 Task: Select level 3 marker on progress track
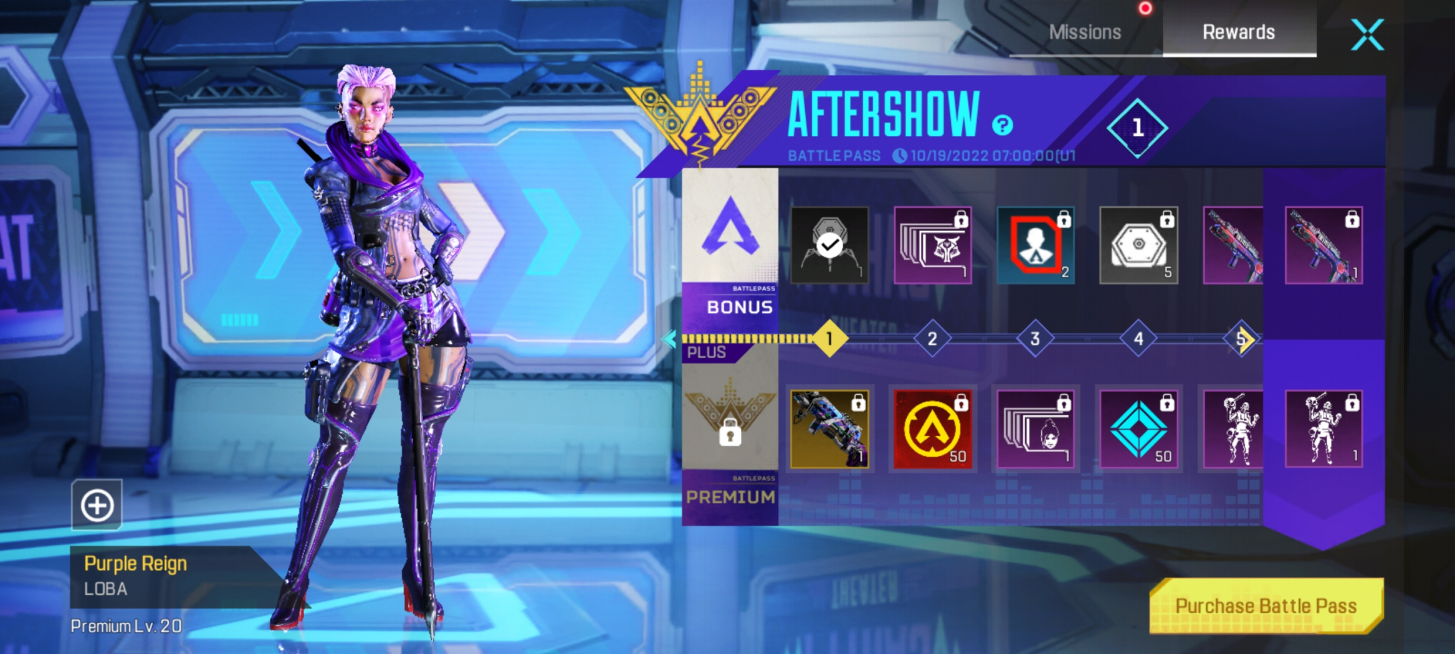click(x=1035, y=339)
